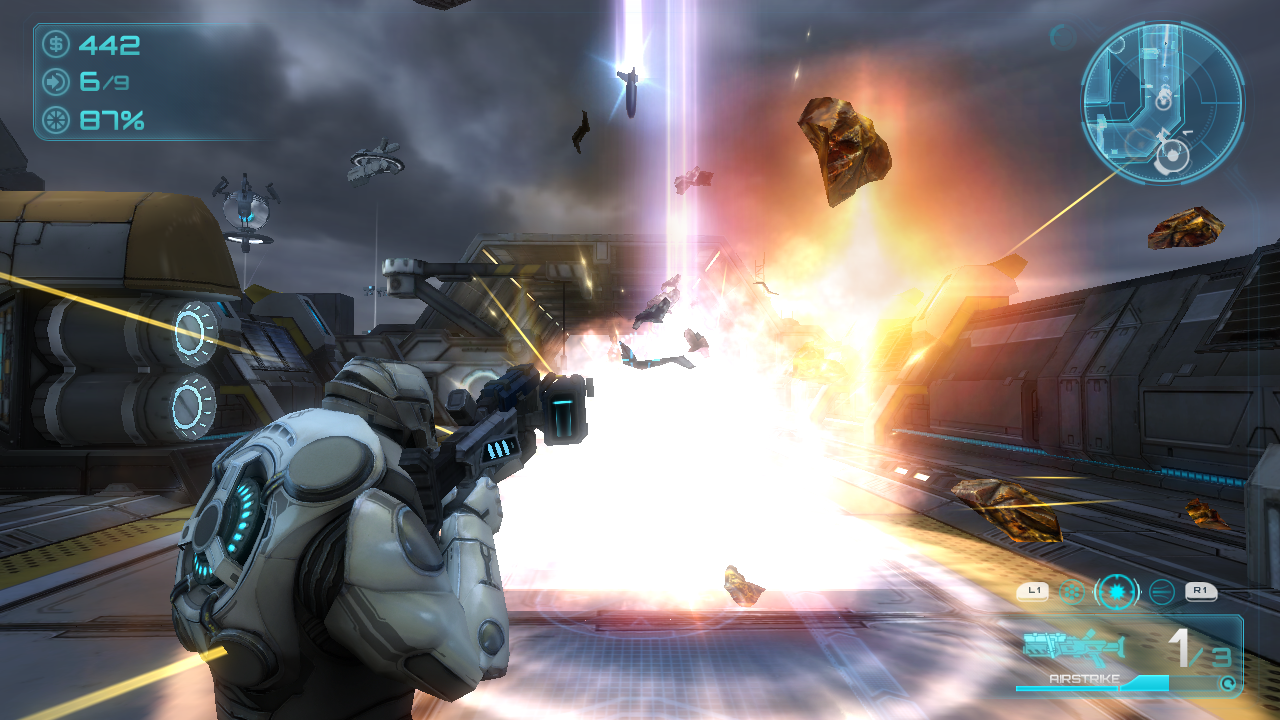Select the highlighted burst fire-mode reticle icon

tap(1117, 592)
